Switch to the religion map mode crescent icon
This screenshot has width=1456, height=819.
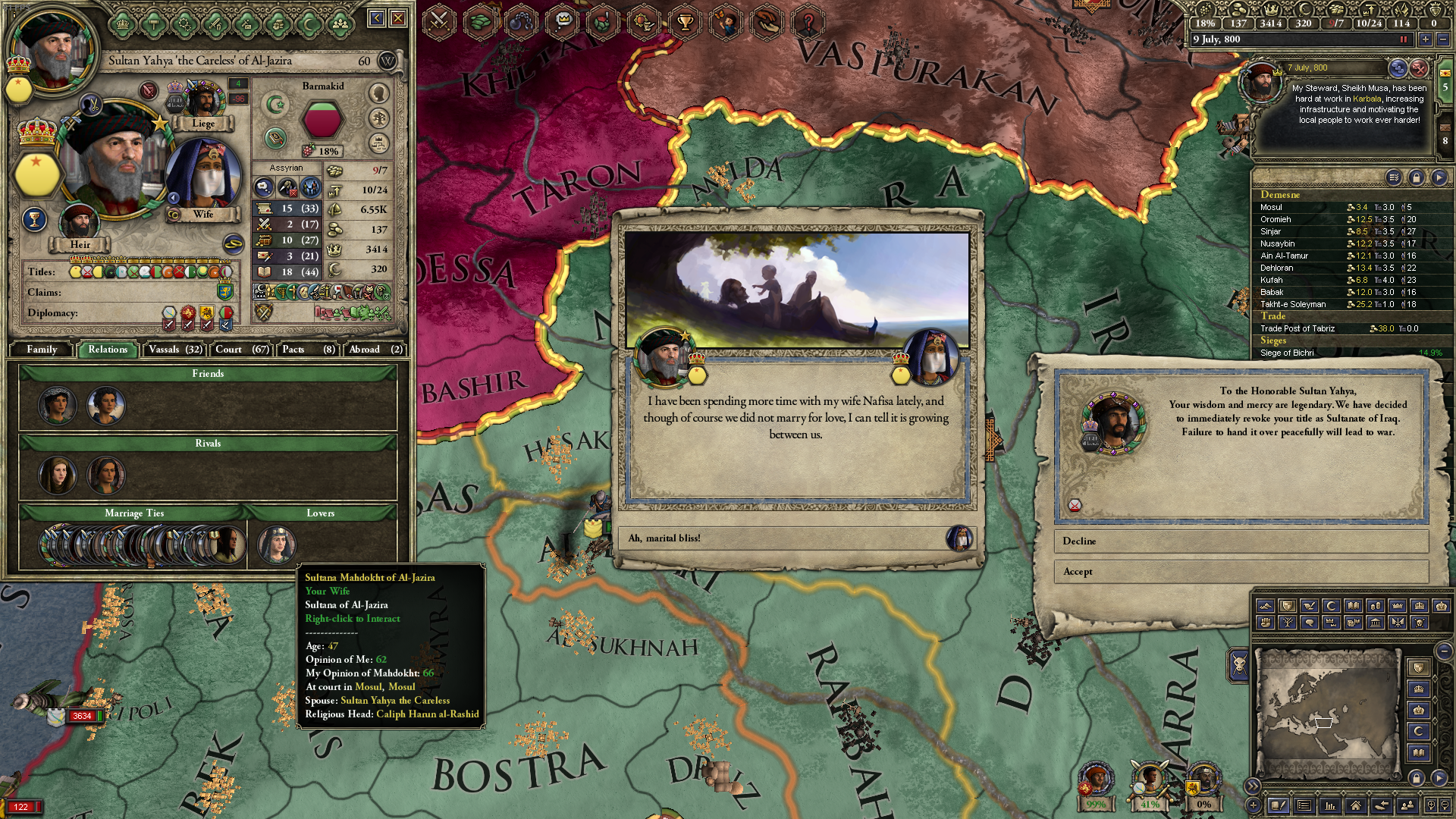click(x=1329, y=607)
